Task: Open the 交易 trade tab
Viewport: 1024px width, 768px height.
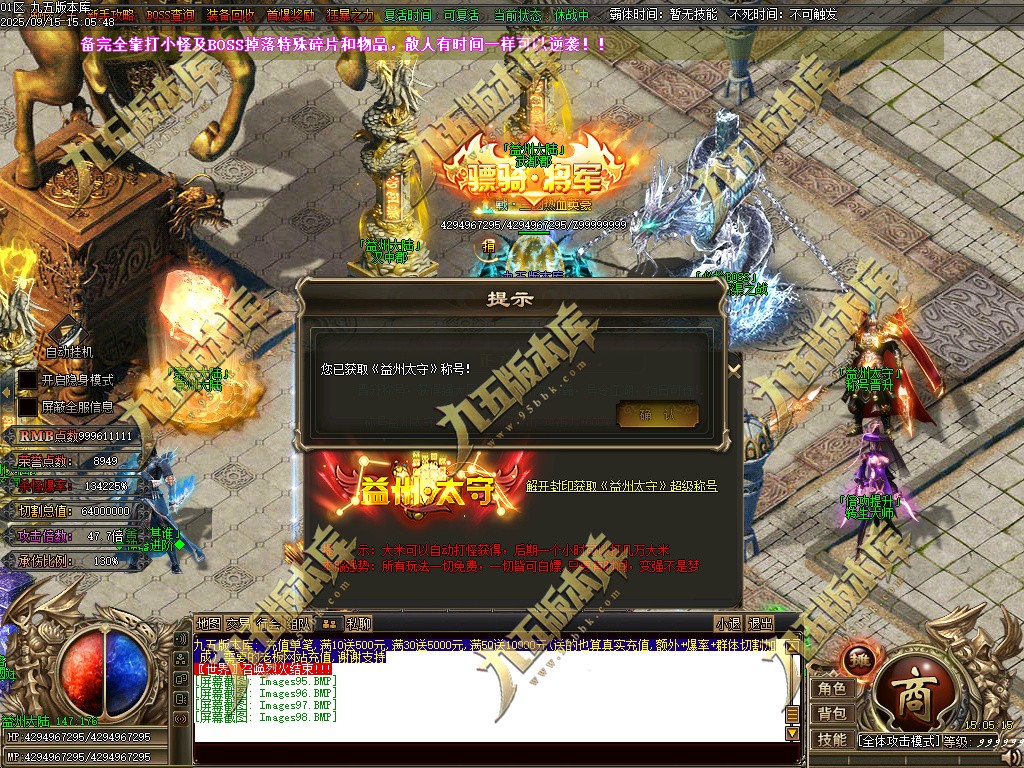Action: click(x=238, y=623)
